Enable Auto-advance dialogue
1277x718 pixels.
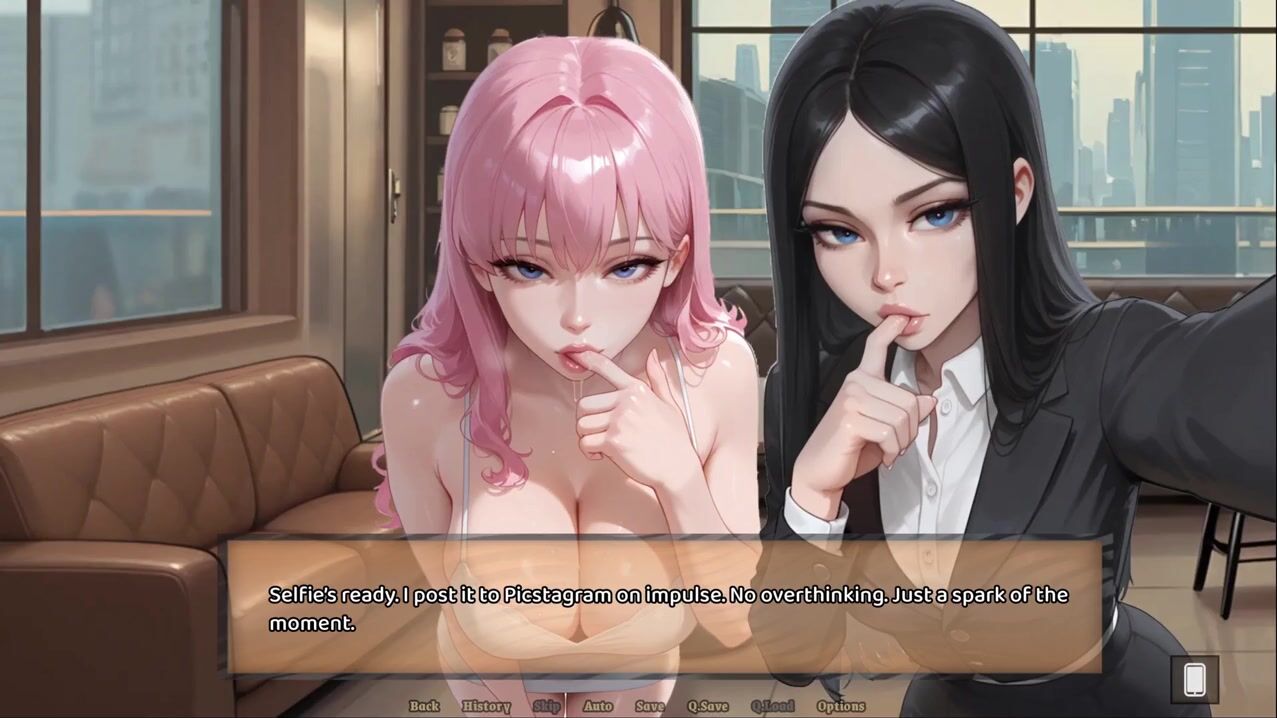598,706
